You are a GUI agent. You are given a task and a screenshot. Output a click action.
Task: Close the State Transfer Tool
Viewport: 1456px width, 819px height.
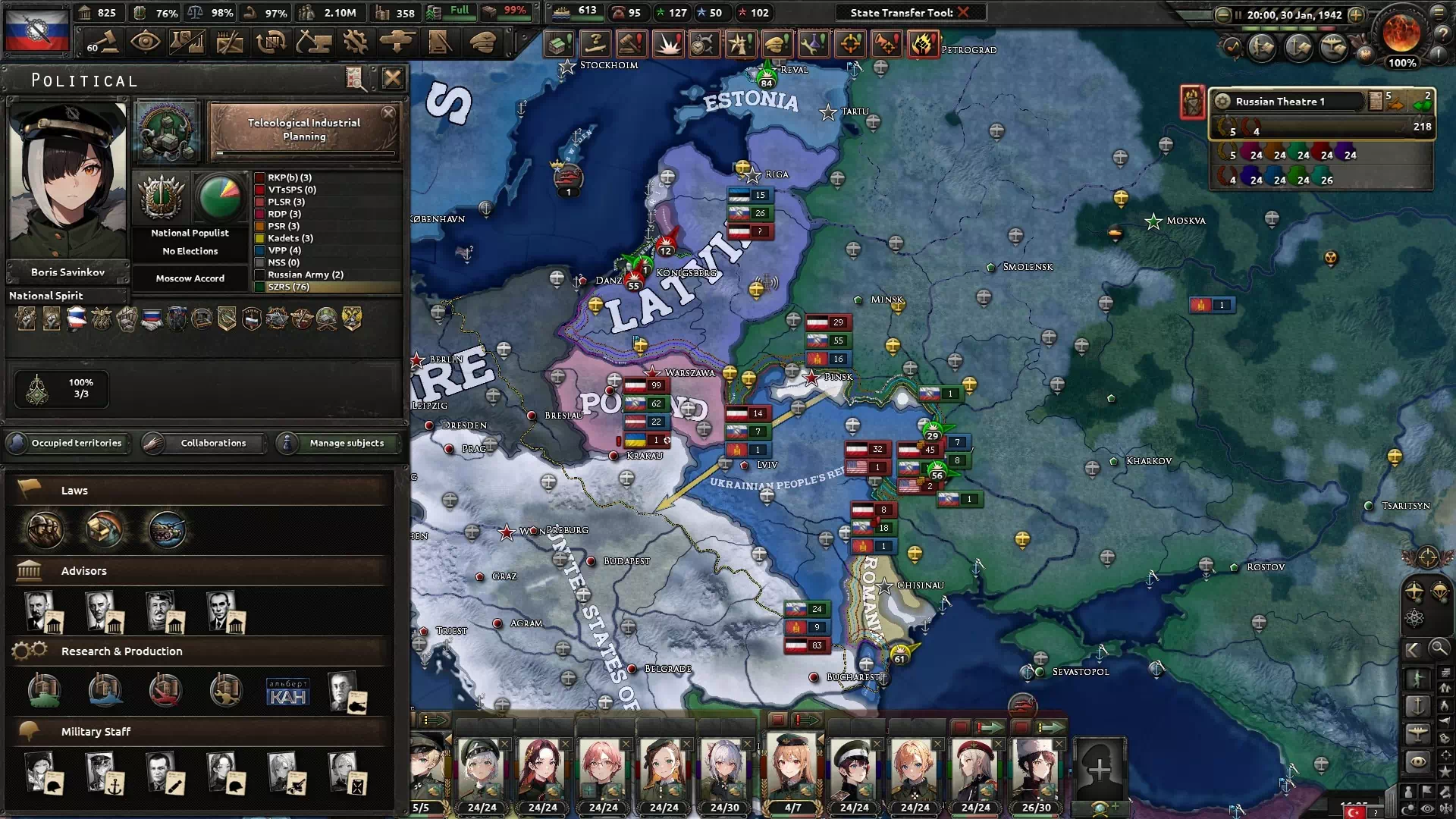point(963,12)
